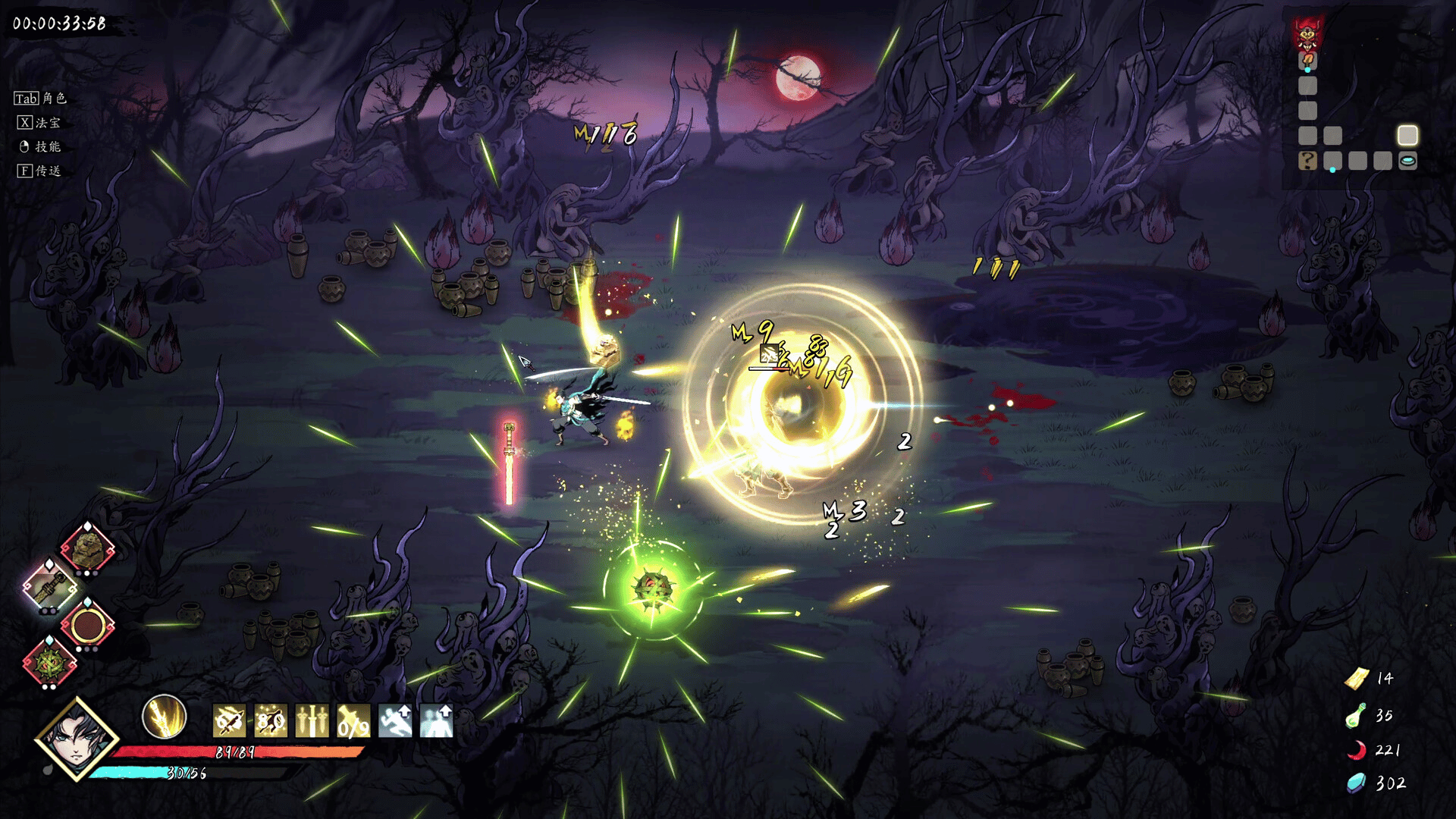Click the running figure speed-up buff icon
This screenshot has height=819, width=1456.
coord(395,720)
